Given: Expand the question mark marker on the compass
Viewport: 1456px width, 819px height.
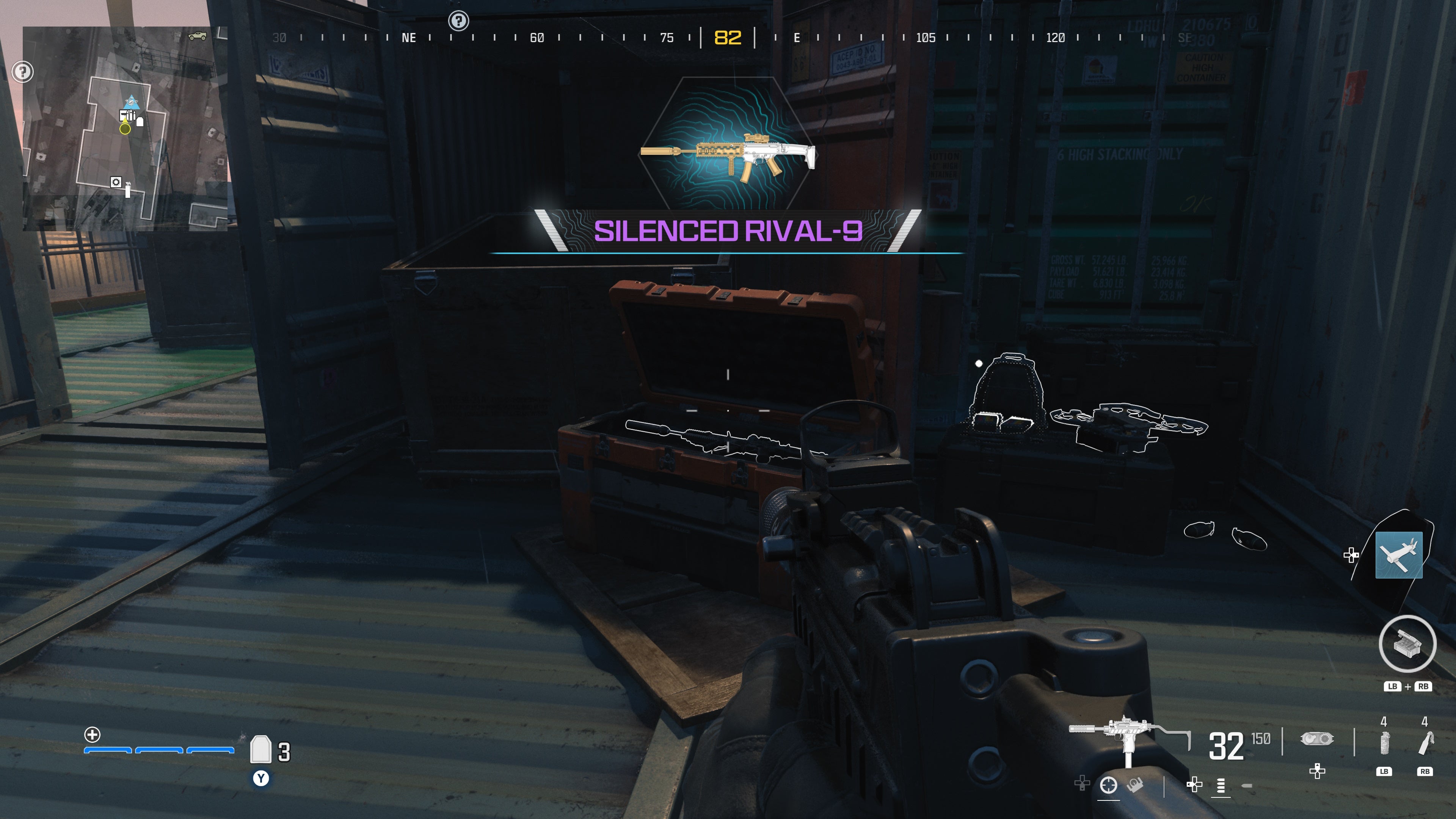Looking at the screenshot, I should pos(459,20).
